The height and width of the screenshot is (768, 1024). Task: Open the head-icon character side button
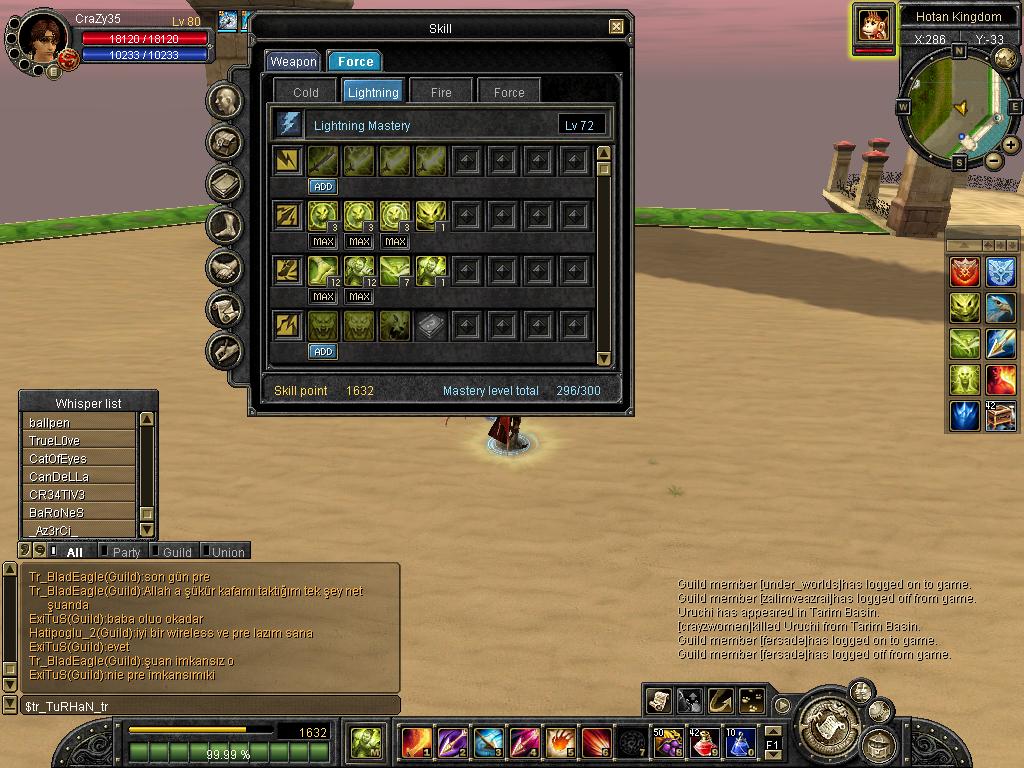pos(226,101)
